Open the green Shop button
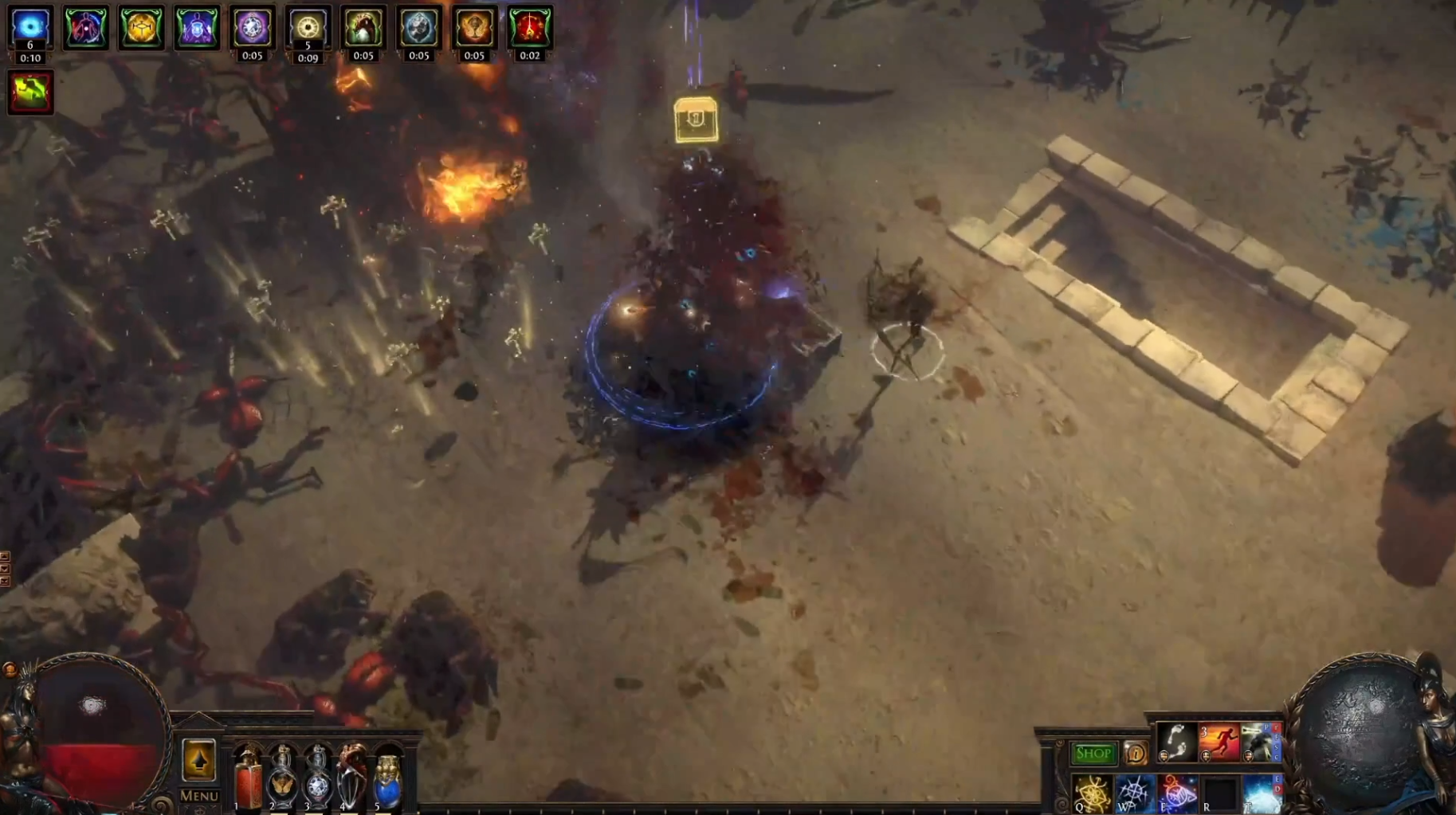1456x815 pixels. click(x=1093, y=753)
